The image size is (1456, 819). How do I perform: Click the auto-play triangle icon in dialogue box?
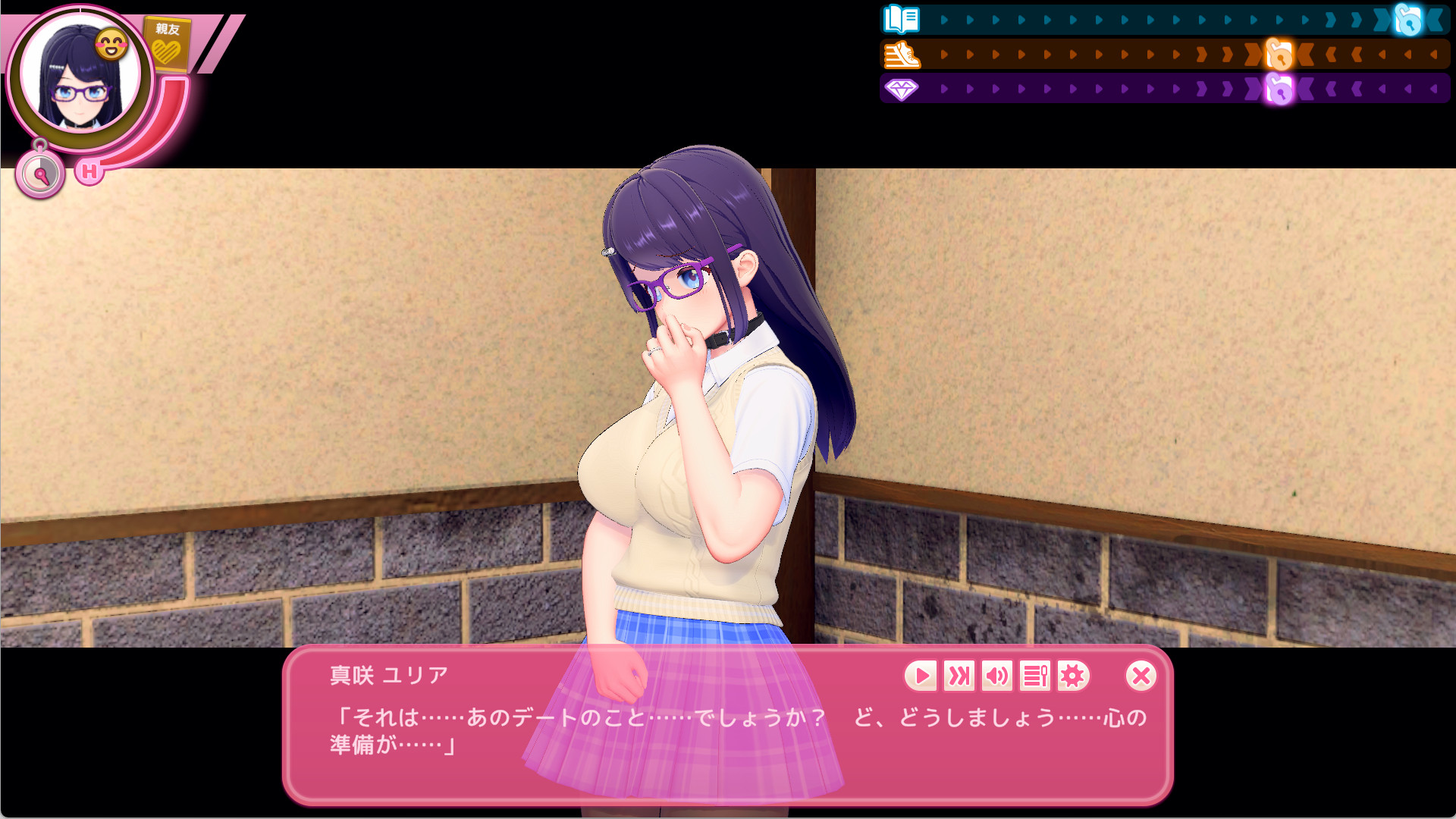[921, 676]
